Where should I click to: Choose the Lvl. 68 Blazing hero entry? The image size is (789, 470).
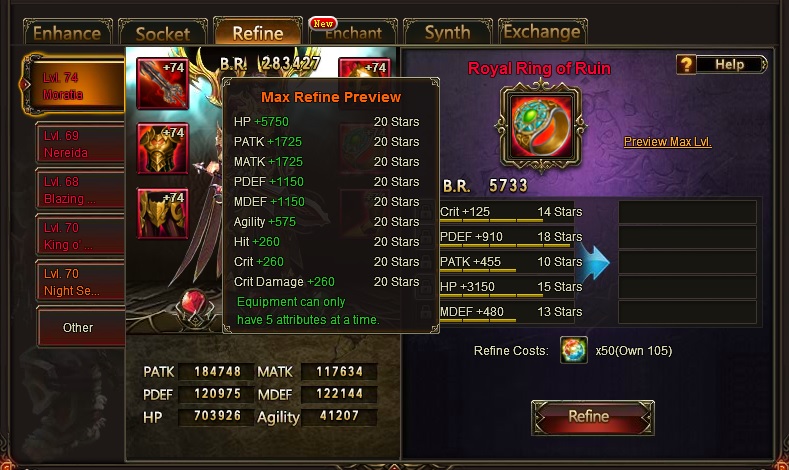80,190
